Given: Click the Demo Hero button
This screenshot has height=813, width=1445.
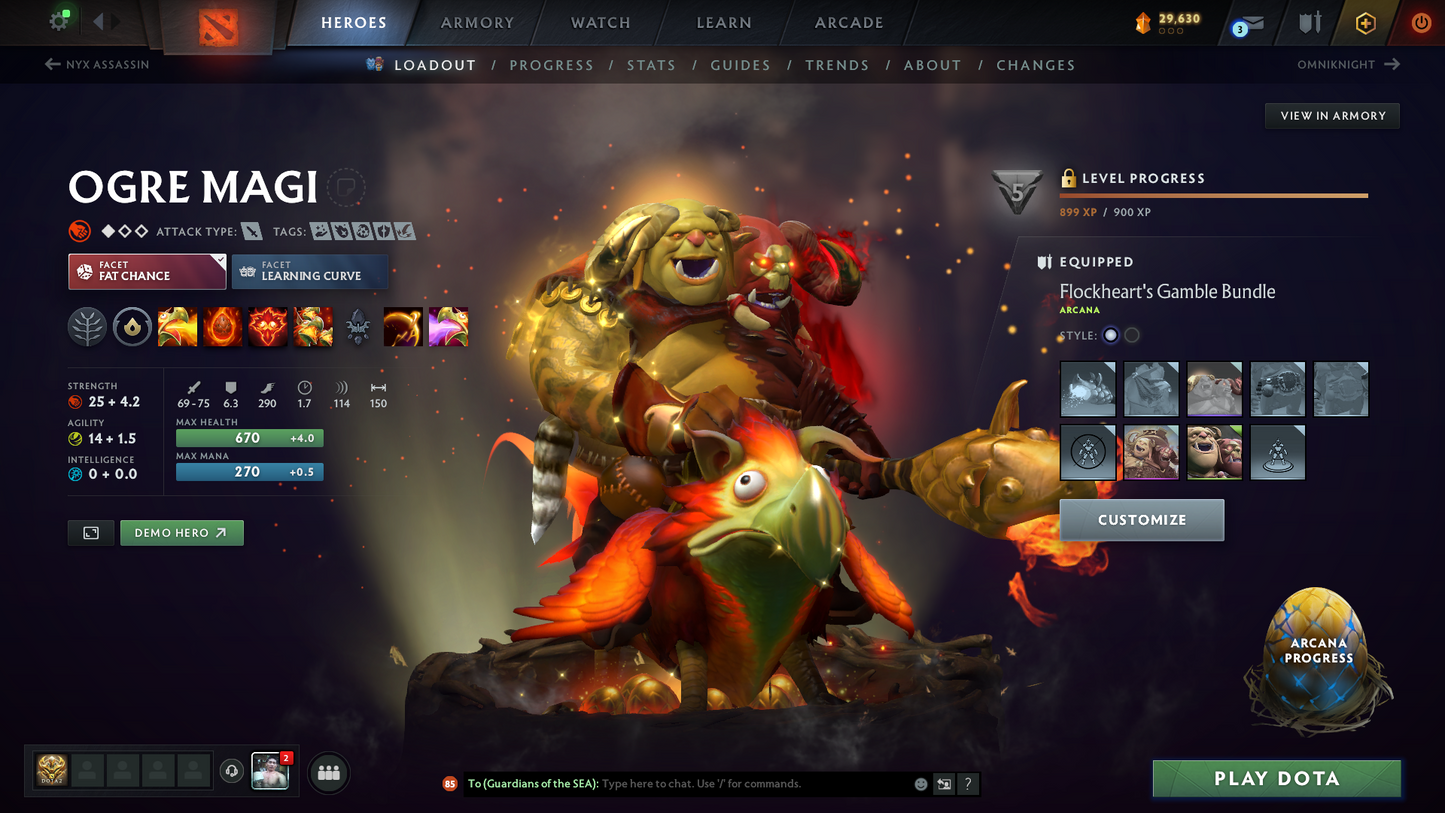Looking at the screenshot, I should (x=181, y=532).
